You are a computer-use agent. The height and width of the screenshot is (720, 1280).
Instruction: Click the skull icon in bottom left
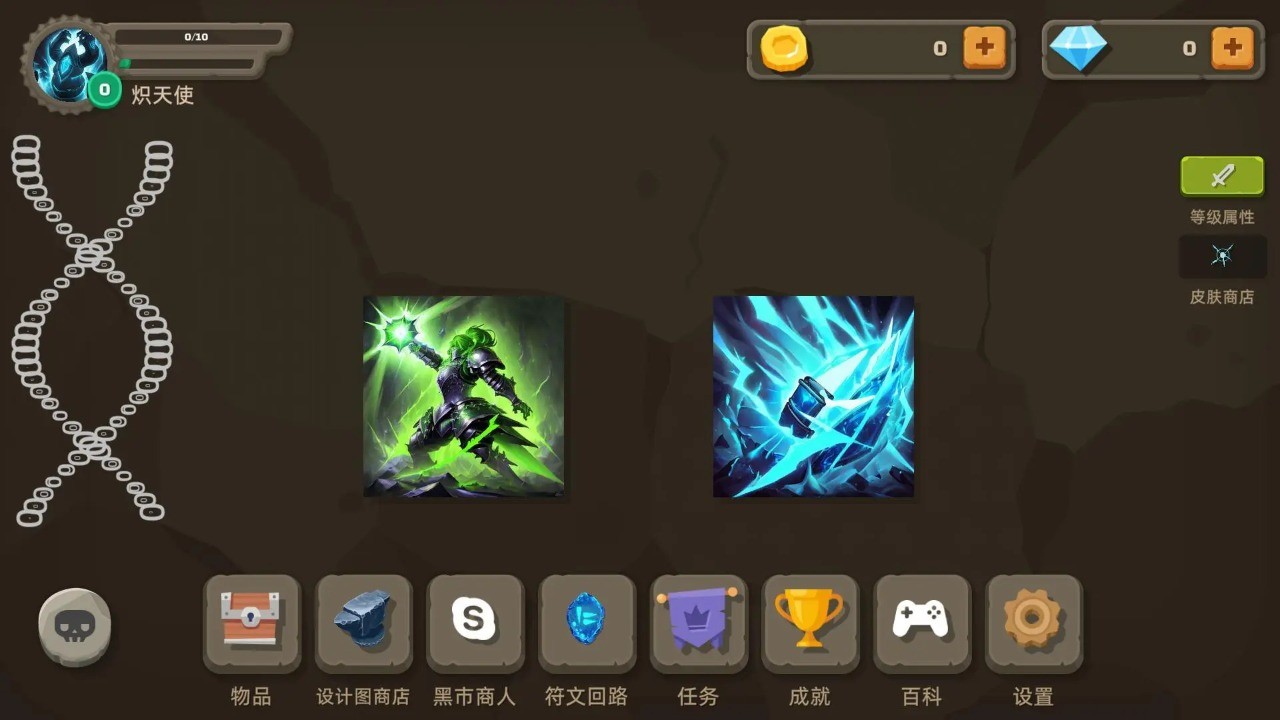point(75,625)
